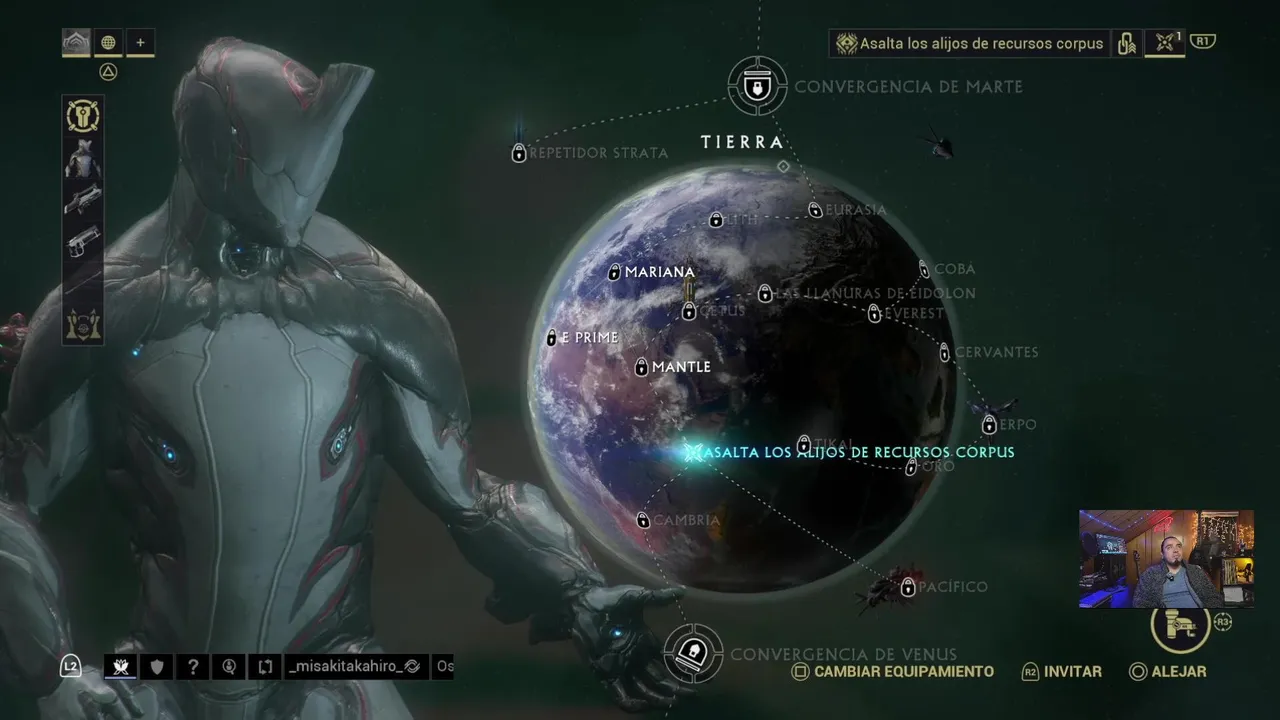Open the Mantle mission node
1280x720 pixels.
tap(642, 367)
